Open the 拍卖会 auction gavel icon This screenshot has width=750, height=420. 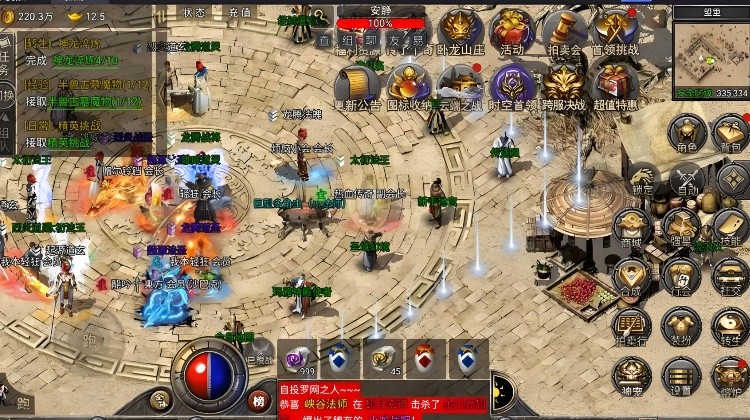pyautogui.click(x=564, y=28)
